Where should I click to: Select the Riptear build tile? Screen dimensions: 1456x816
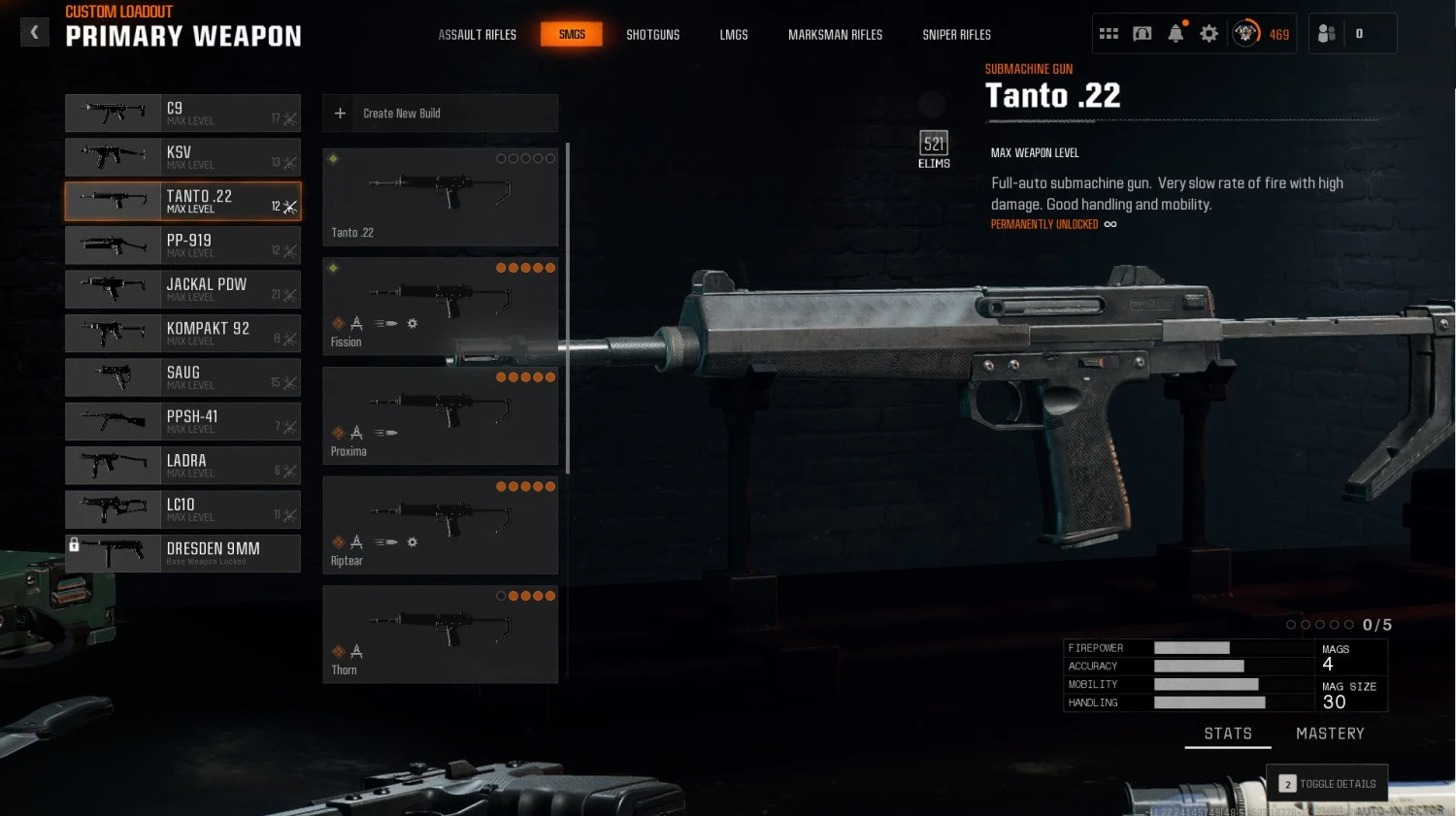(x=440, y=525)
